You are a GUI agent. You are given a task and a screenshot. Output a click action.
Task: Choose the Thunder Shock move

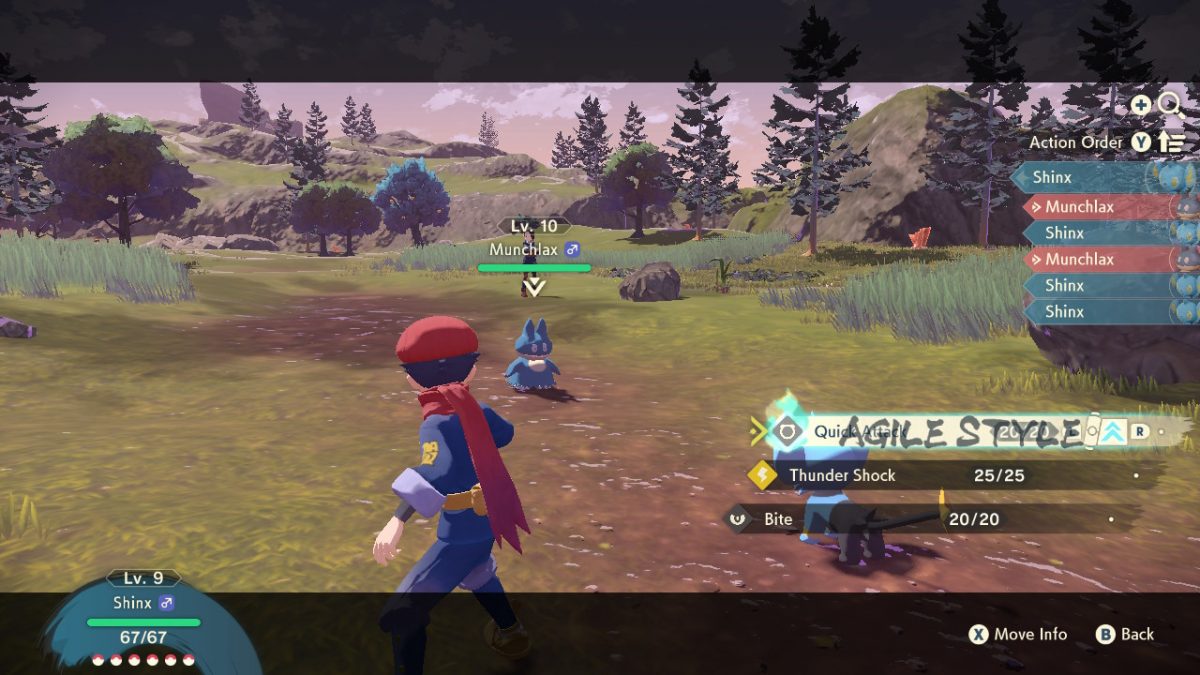(842, 475)
